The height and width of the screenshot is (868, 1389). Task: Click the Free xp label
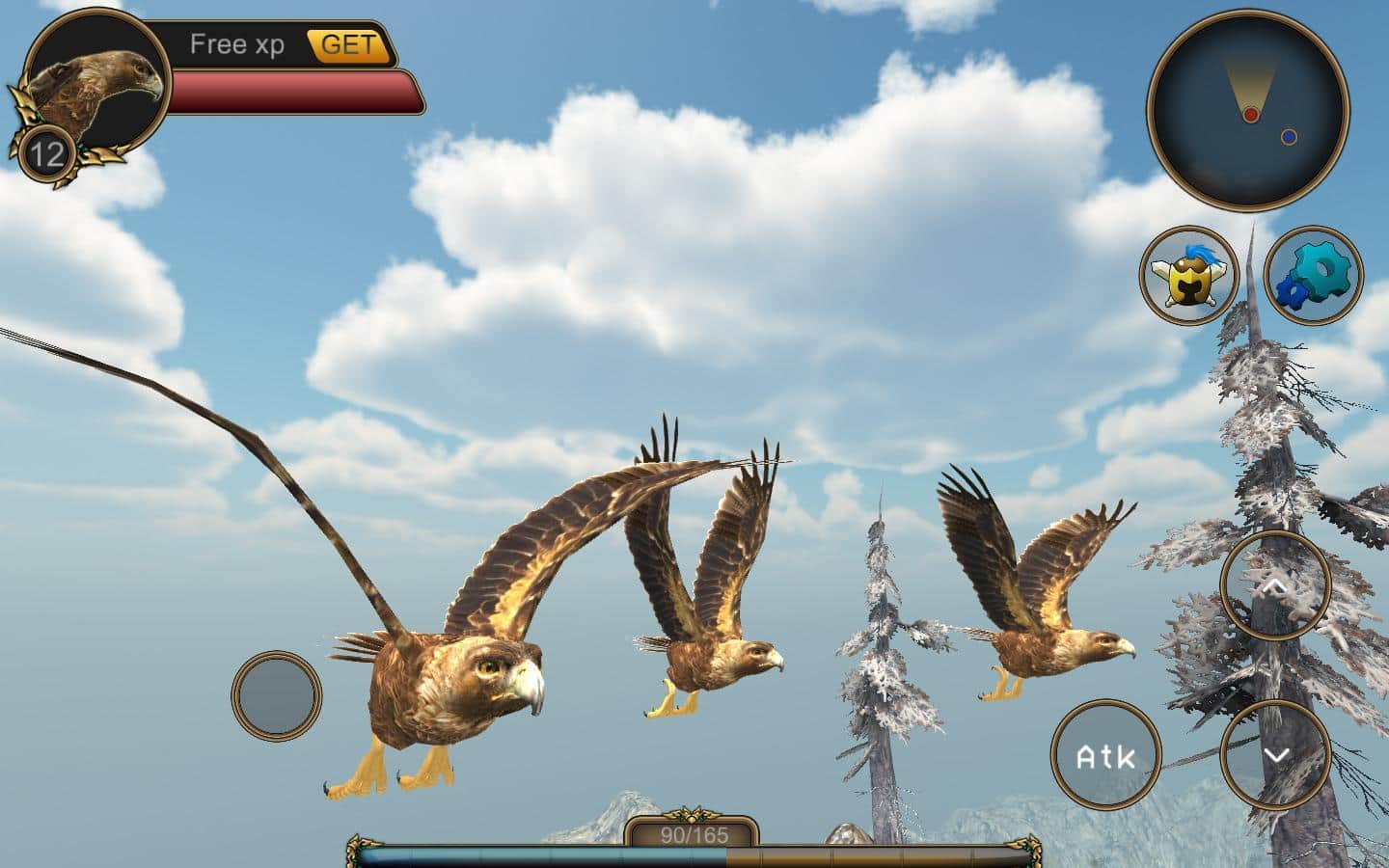click(x=237, y=43)
